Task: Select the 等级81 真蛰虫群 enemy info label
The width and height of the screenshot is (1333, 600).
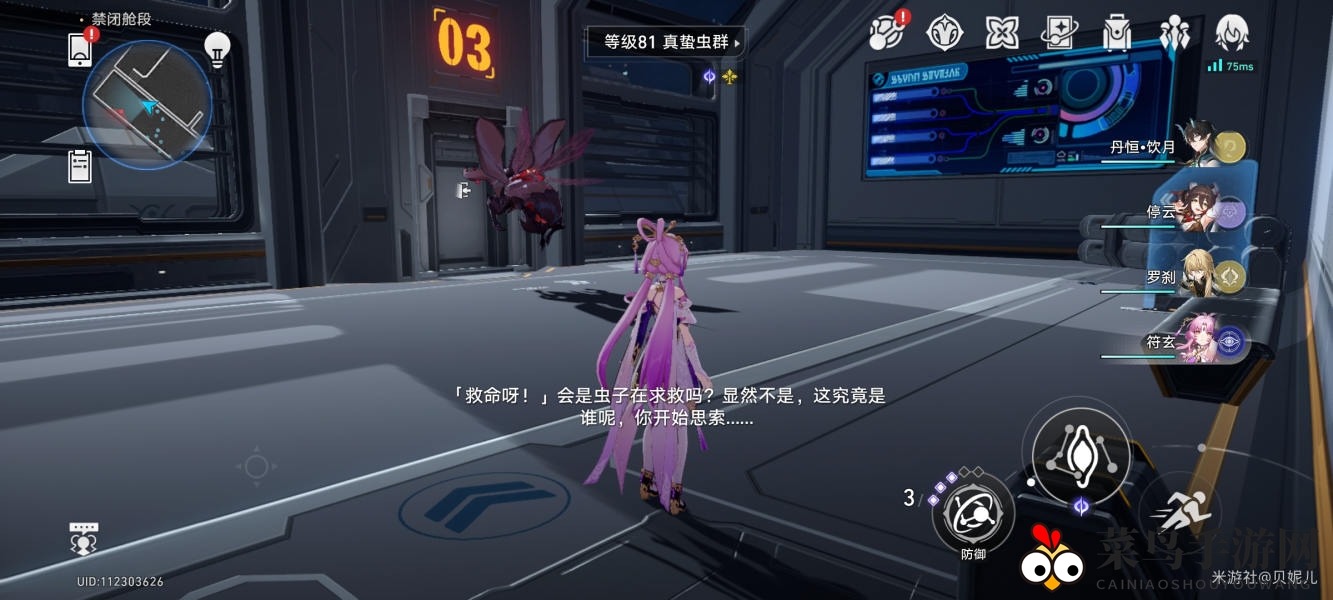Action: 666,42
